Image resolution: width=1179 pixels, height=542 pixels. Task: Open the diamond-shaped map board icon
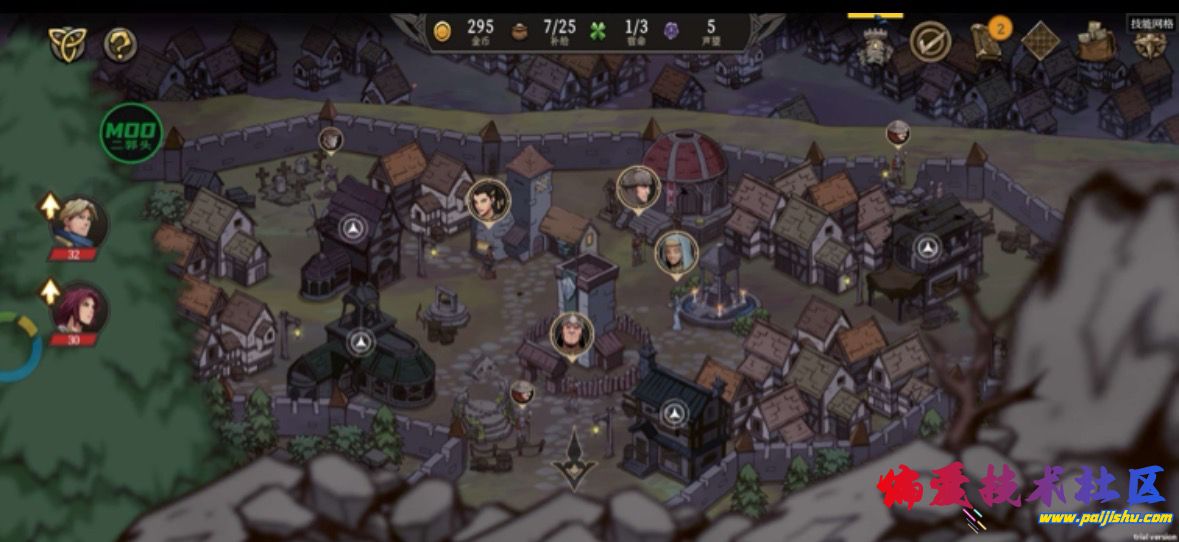[x=1040, y=42]
